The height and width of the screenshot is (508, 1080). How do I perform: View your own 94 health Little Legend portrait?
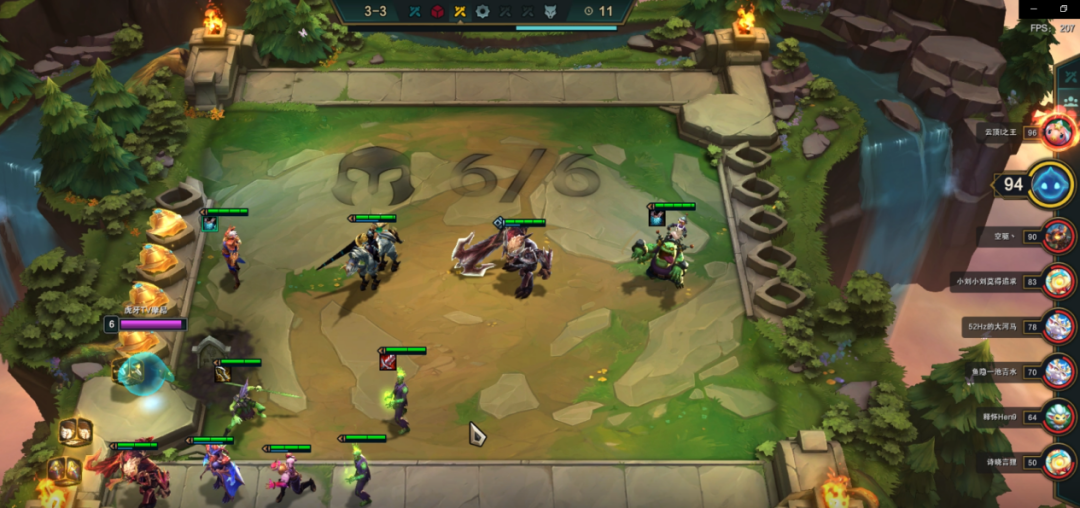coord(1050,184)
